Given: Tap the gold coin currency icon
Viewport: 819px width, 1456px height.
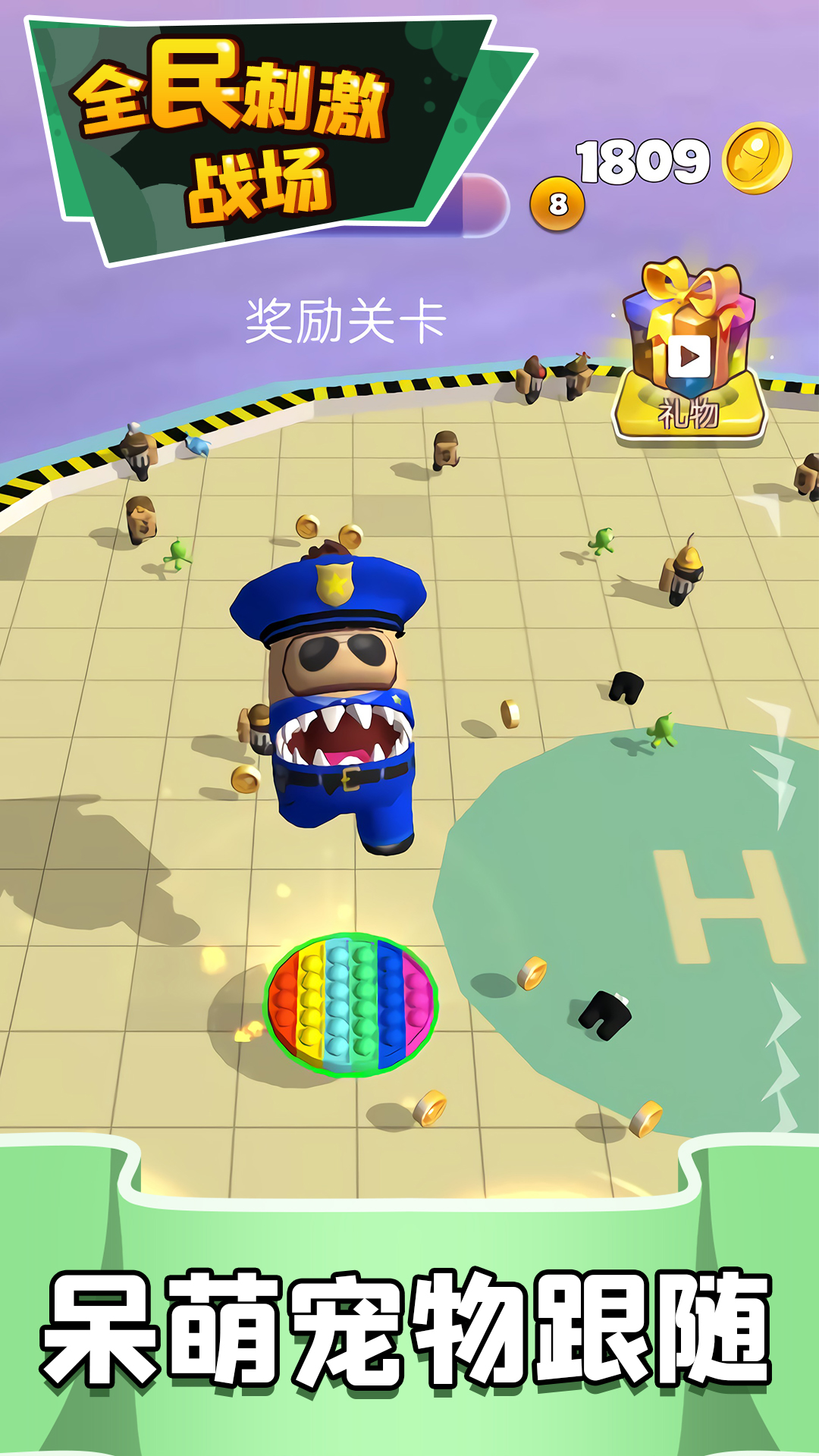Looking at the screenshot, I should click(x=756, y=158).
